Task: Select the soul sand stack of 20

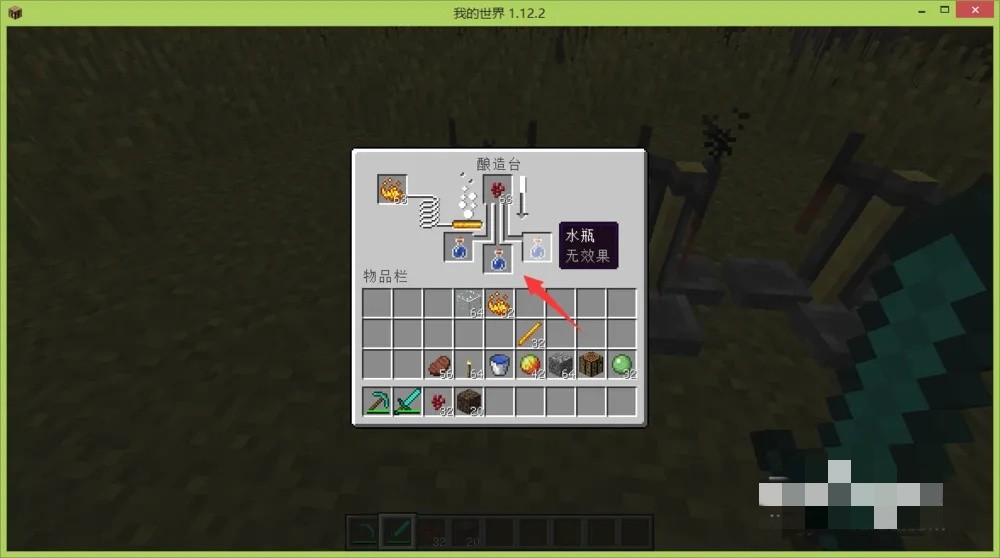Action: tap(468, 402)
